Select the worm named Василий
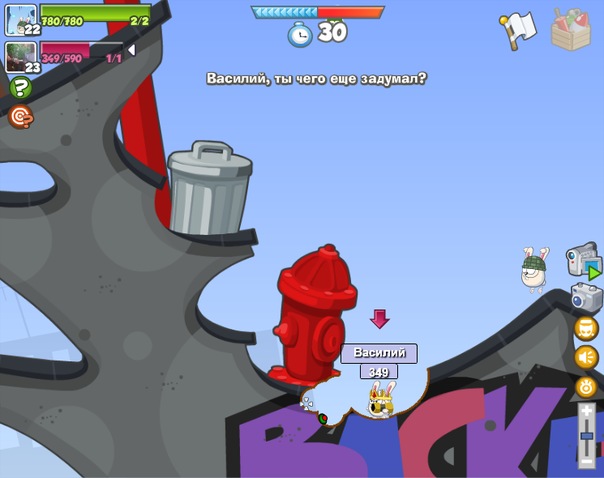Image resolution: width=604 pixels, height=478 pixels. coord(380,399)
